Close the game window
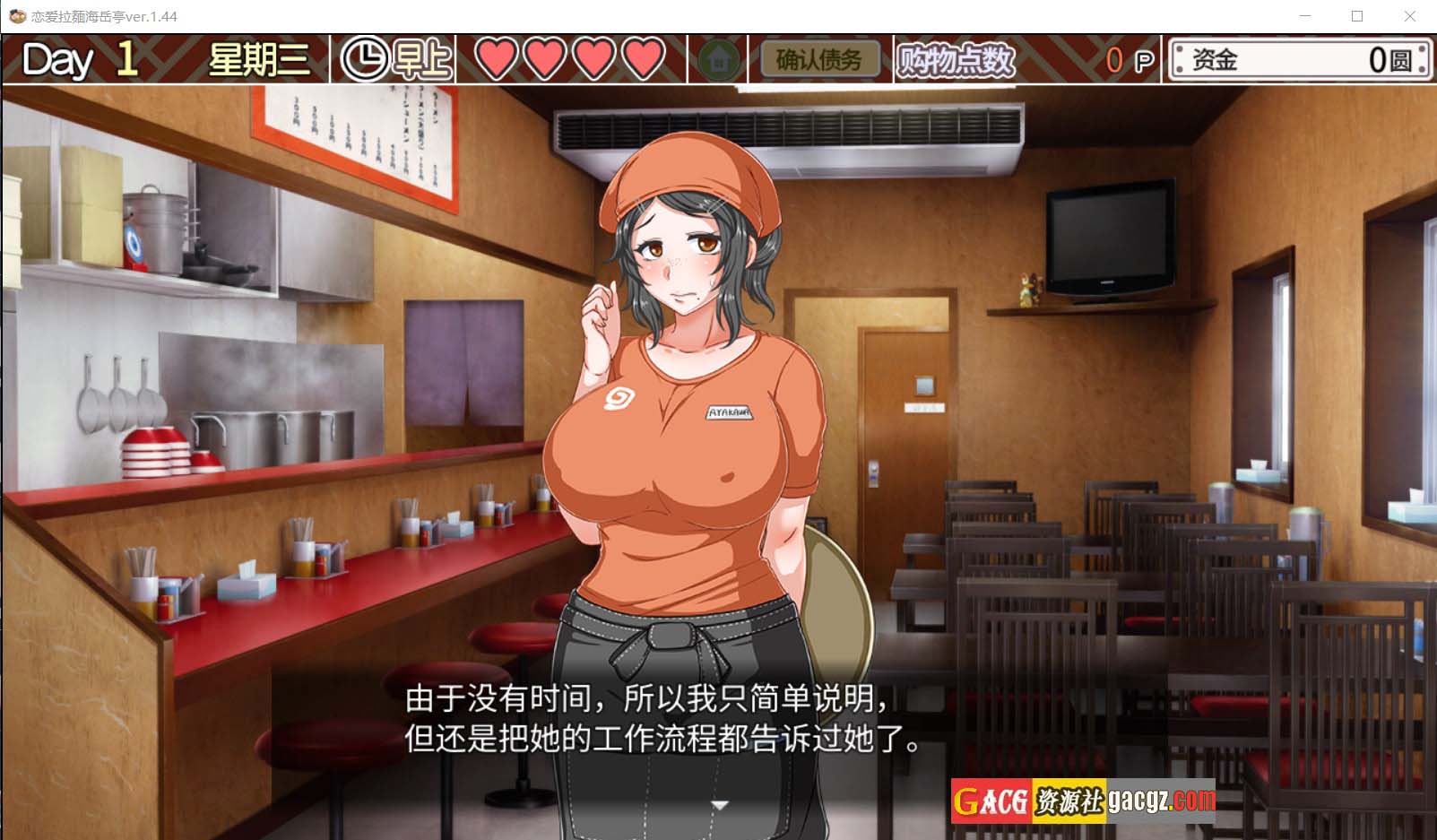This screenshot has width=1437, height=840. click(x=1409, y=16)
